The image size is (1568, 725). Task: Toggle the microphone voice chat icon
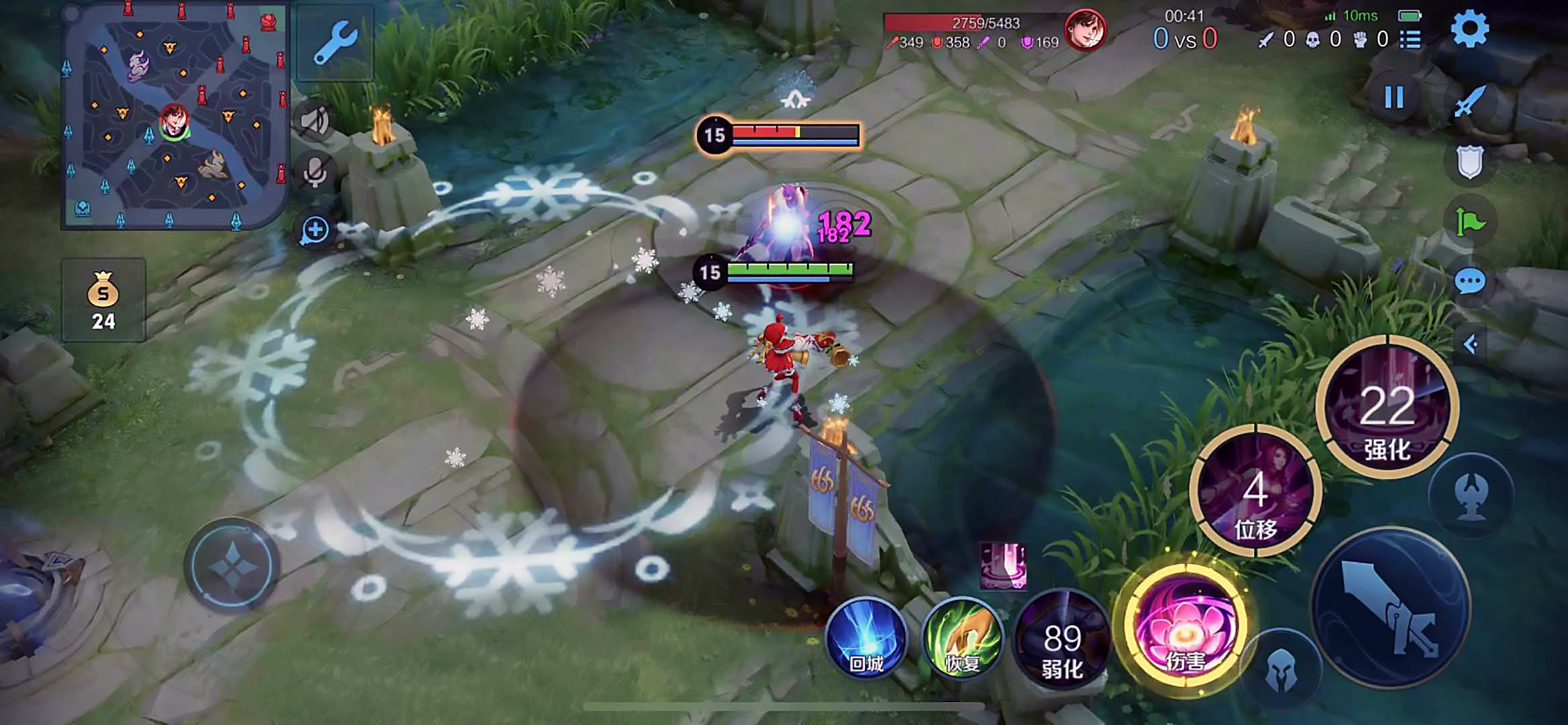315,171
